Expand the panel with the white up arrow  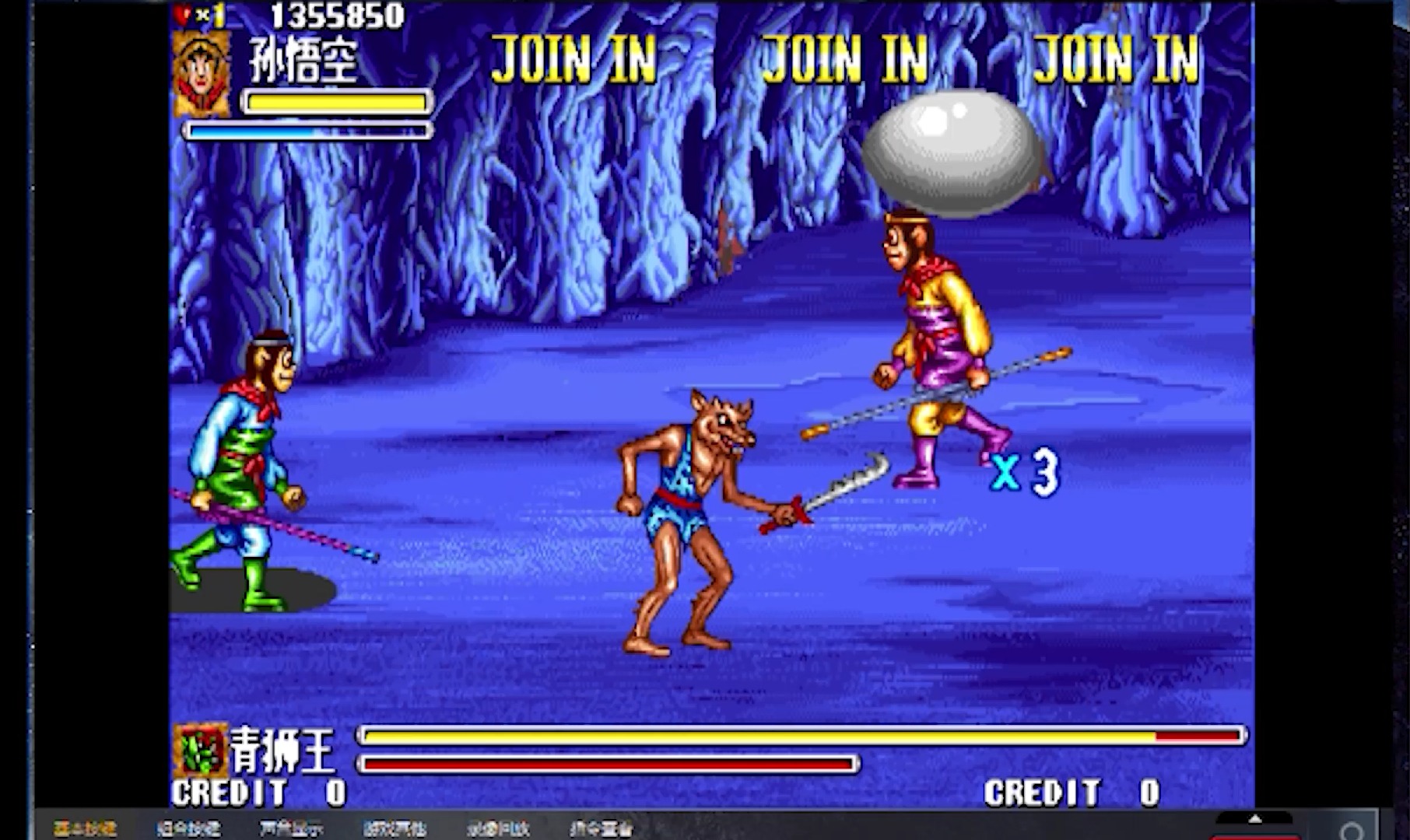(1254, 820)
